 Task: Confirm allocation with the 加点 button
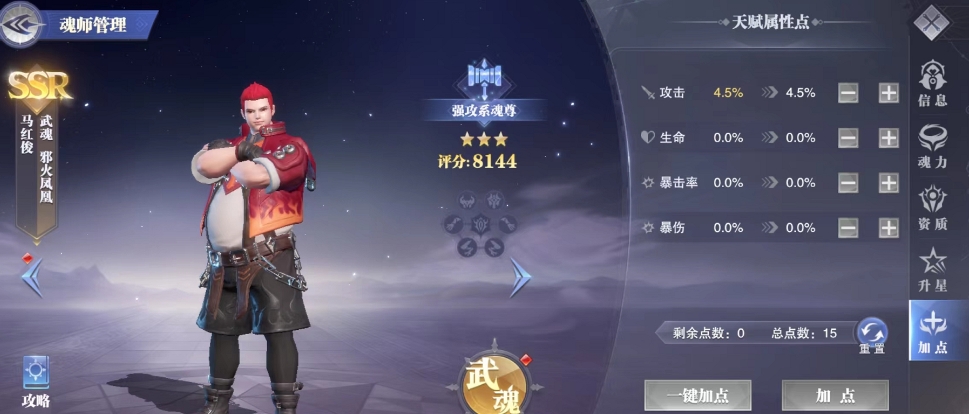coord(834,395)
